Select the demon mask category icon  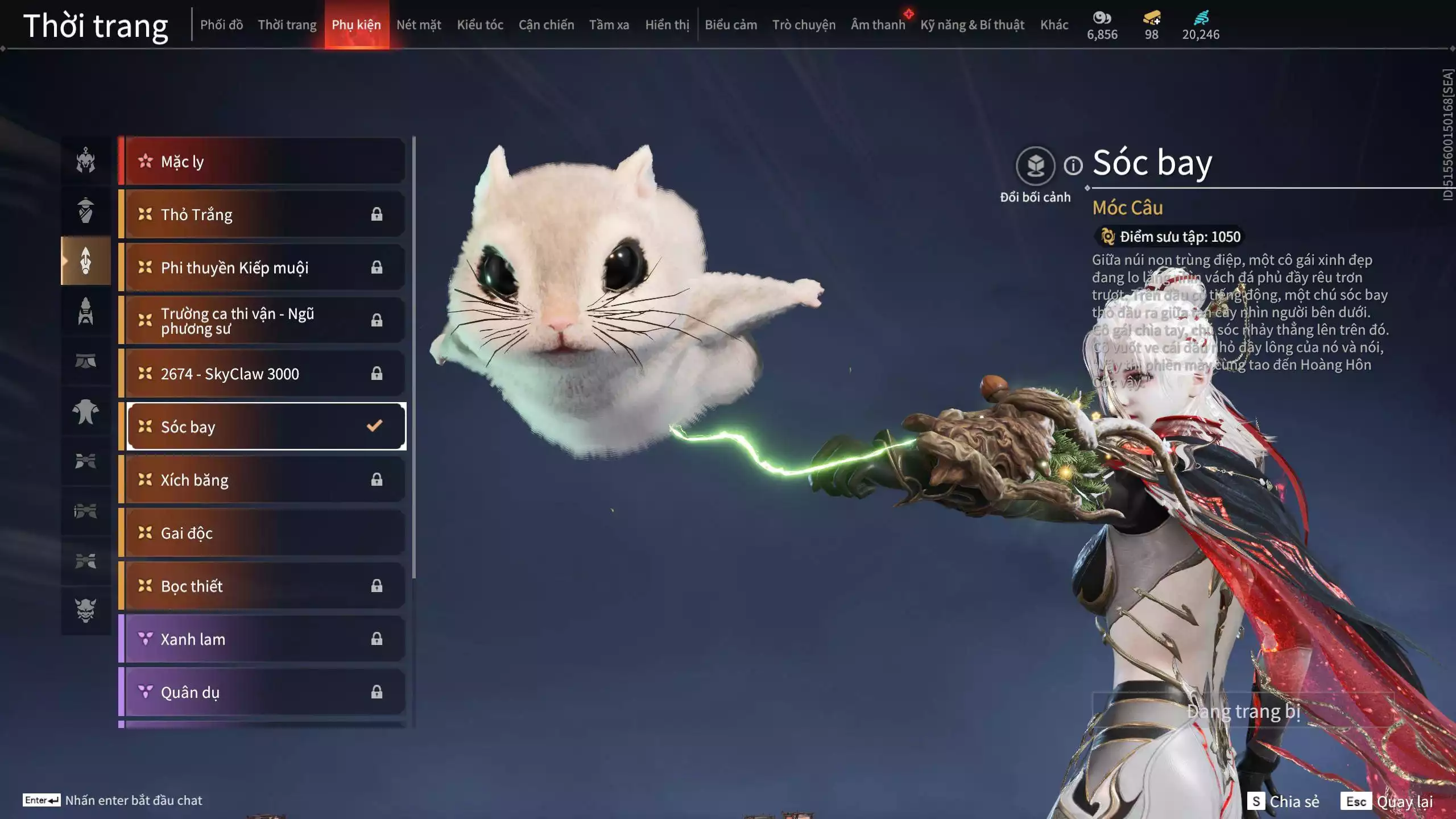pyautogui.click(x=86, y=610)
